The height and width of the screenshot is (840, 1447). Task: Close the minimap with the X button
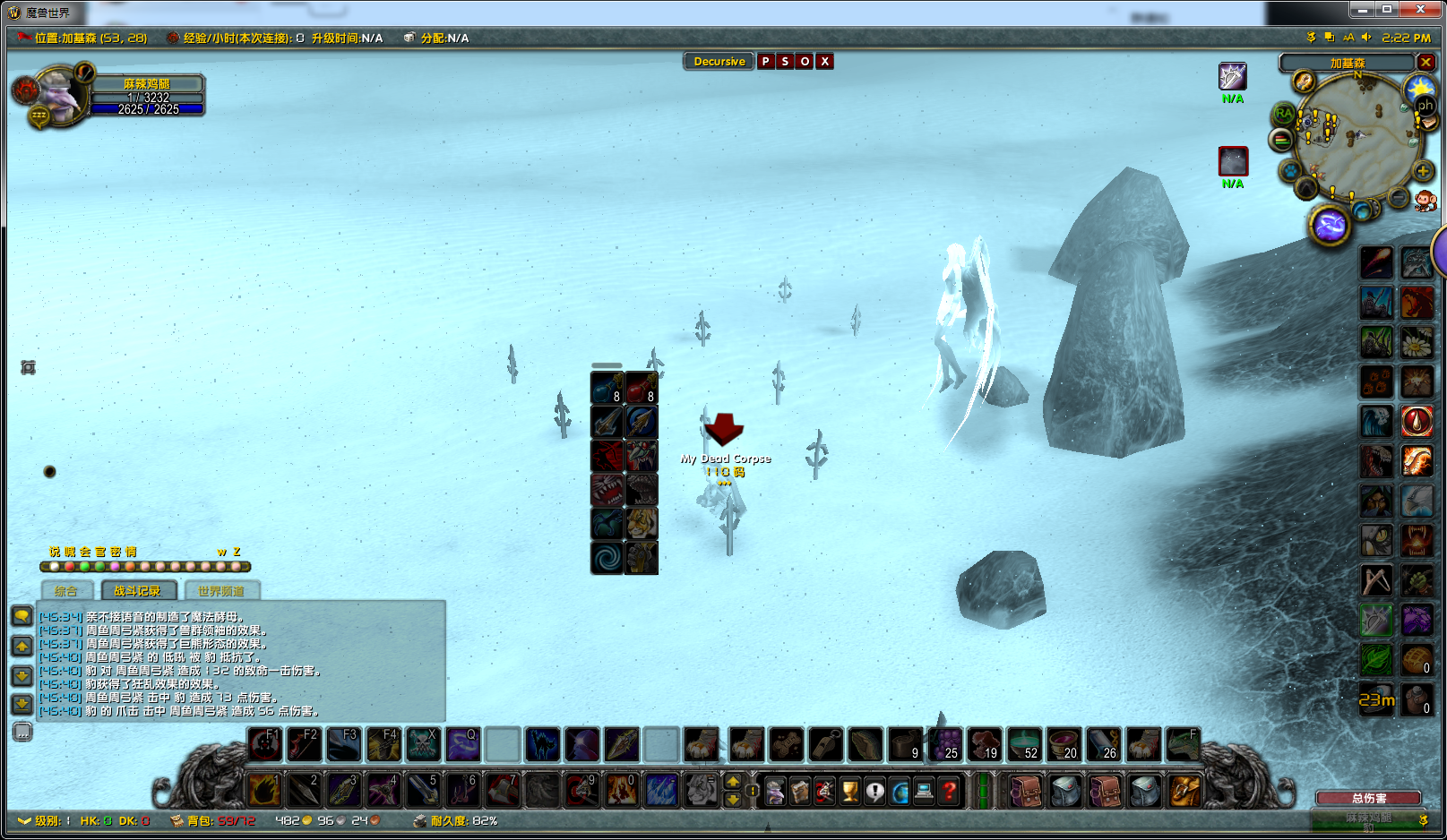coord(1425,63)
